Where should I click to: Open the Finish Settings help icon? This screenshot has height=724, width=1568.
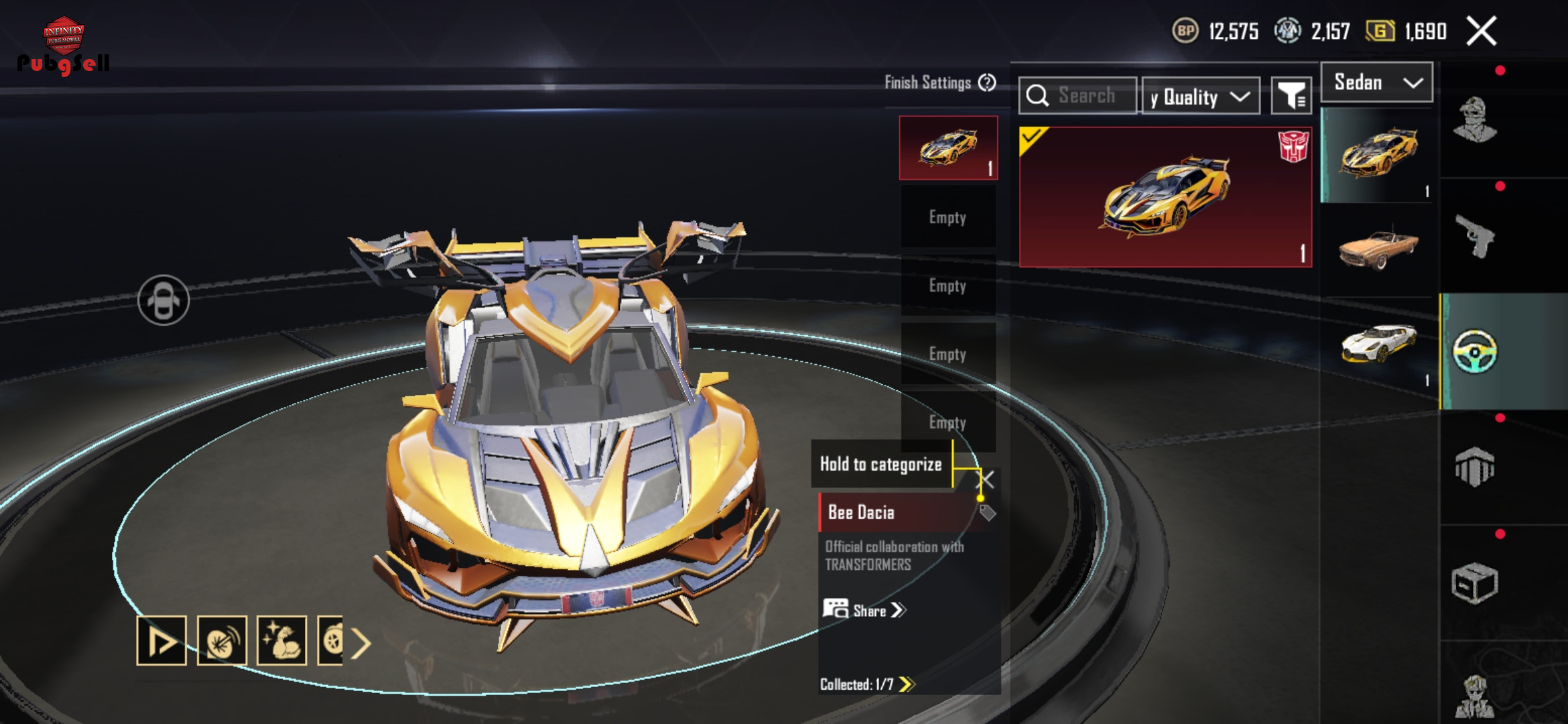(x=987, y=82)
